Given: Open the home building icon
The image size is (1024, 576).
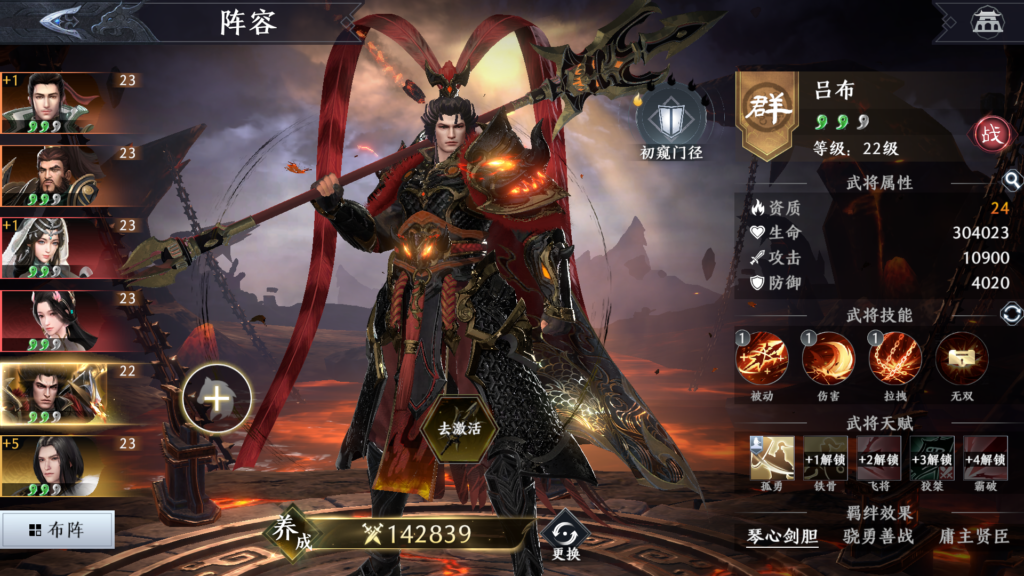Looking at the screenshot, I should tap(988, 22).
